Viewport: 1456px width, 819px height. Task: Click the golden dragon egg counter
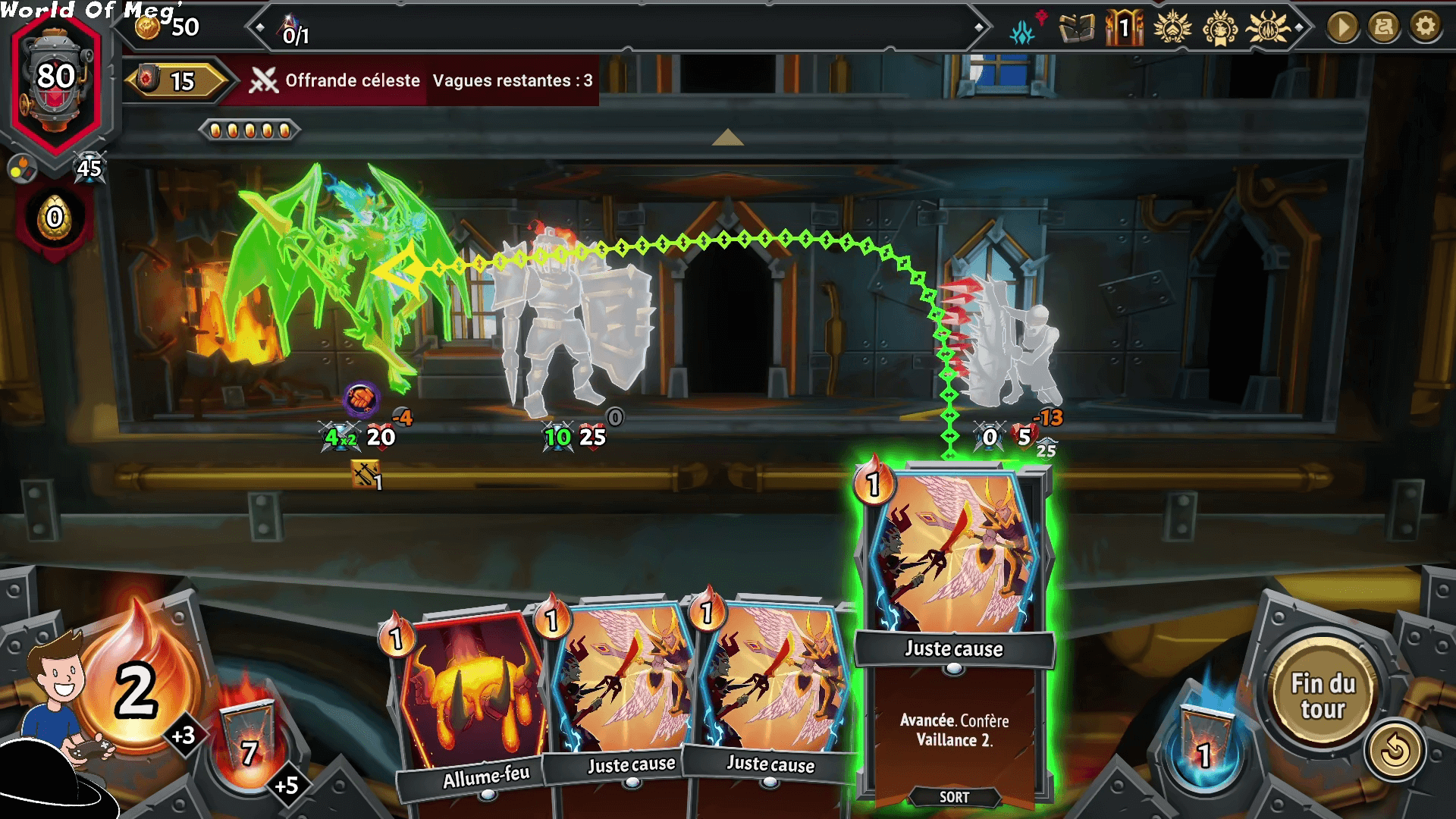tap(55, 218)
